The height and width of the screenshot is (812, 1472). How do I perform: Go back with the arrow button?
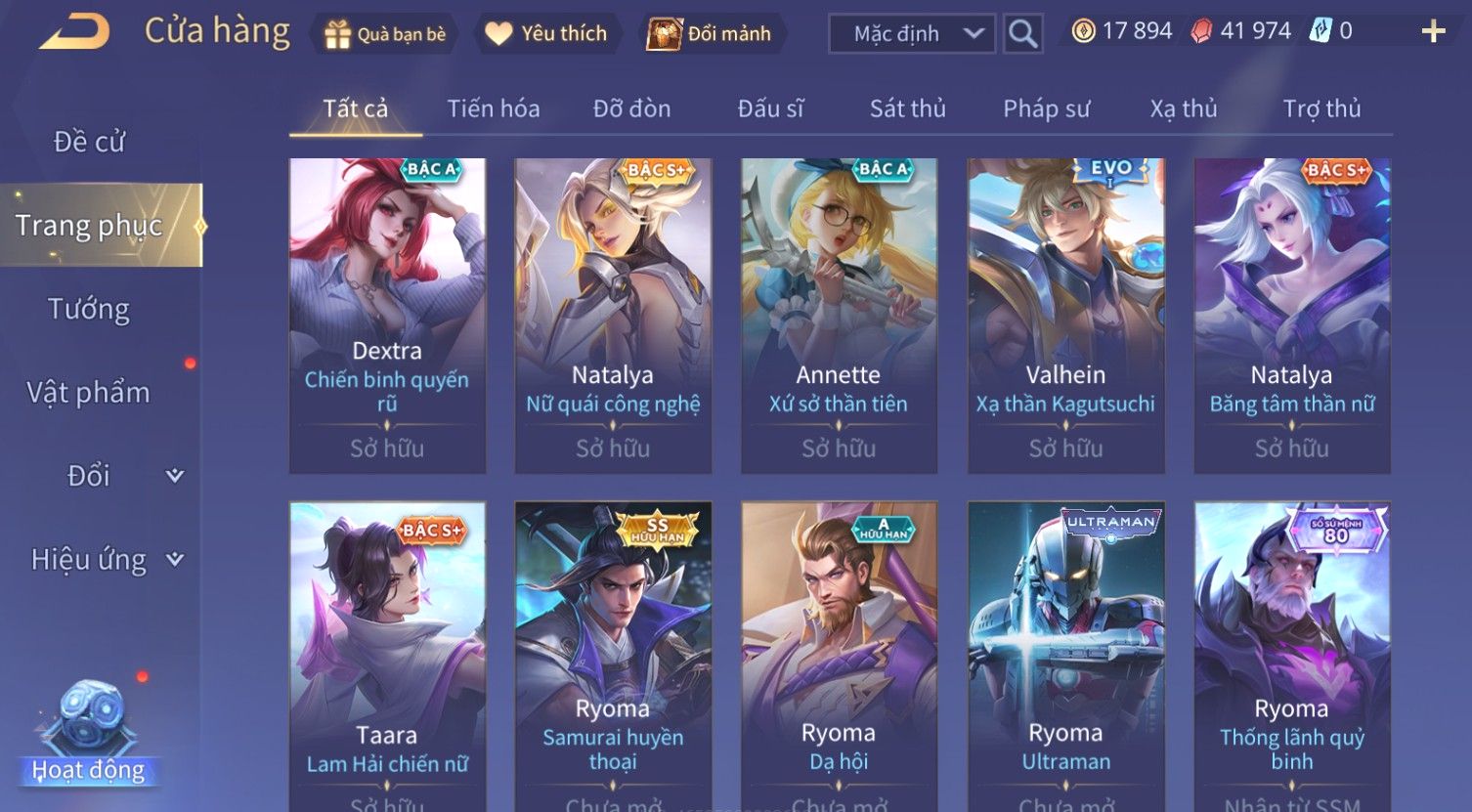point(74,32)
